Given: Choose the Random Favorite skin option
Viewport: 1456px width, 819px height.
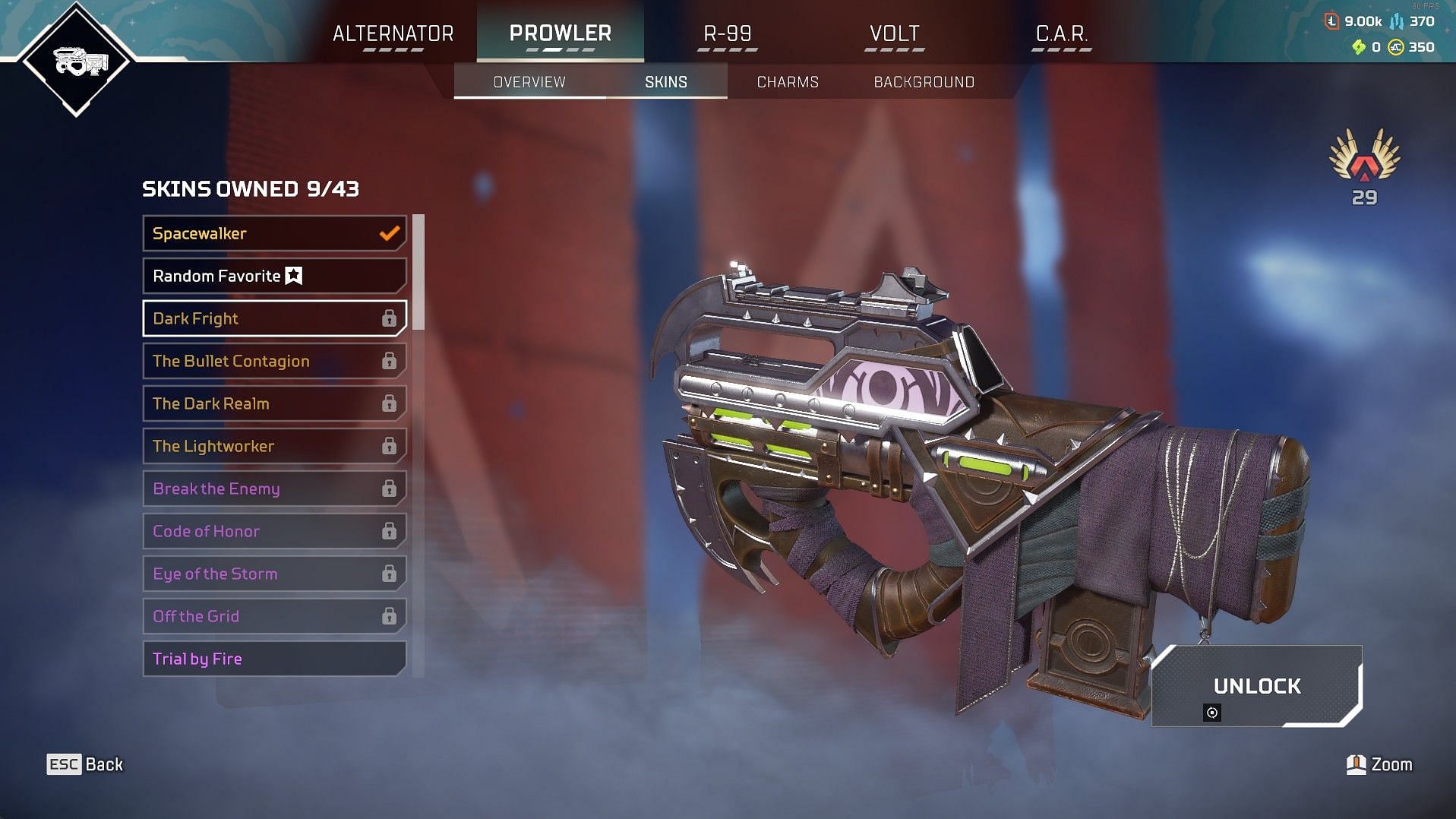Looking at the screenshot, I should (x=274, y=276).
